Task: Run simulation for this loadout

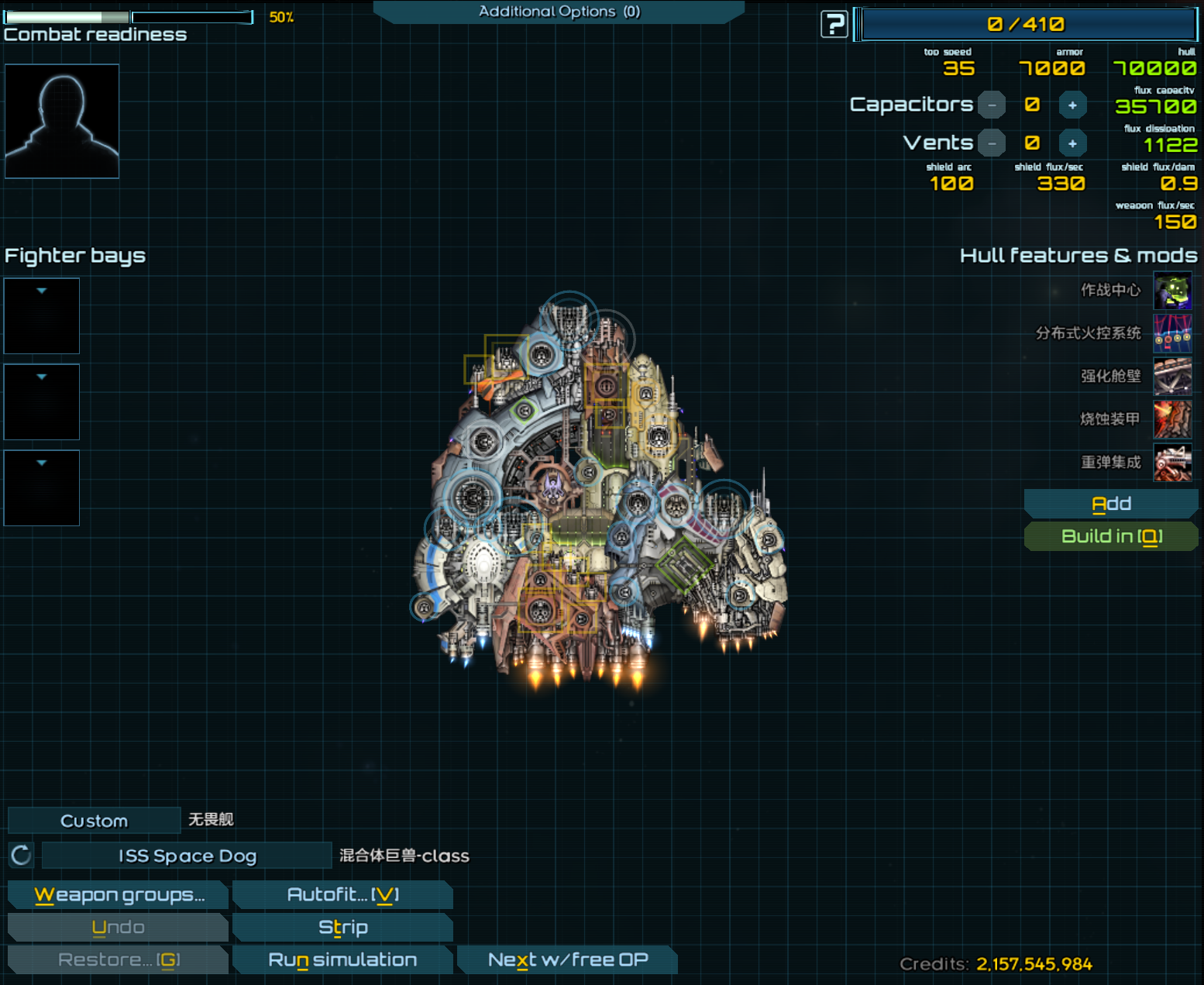Action: click(x=342, y=960)
